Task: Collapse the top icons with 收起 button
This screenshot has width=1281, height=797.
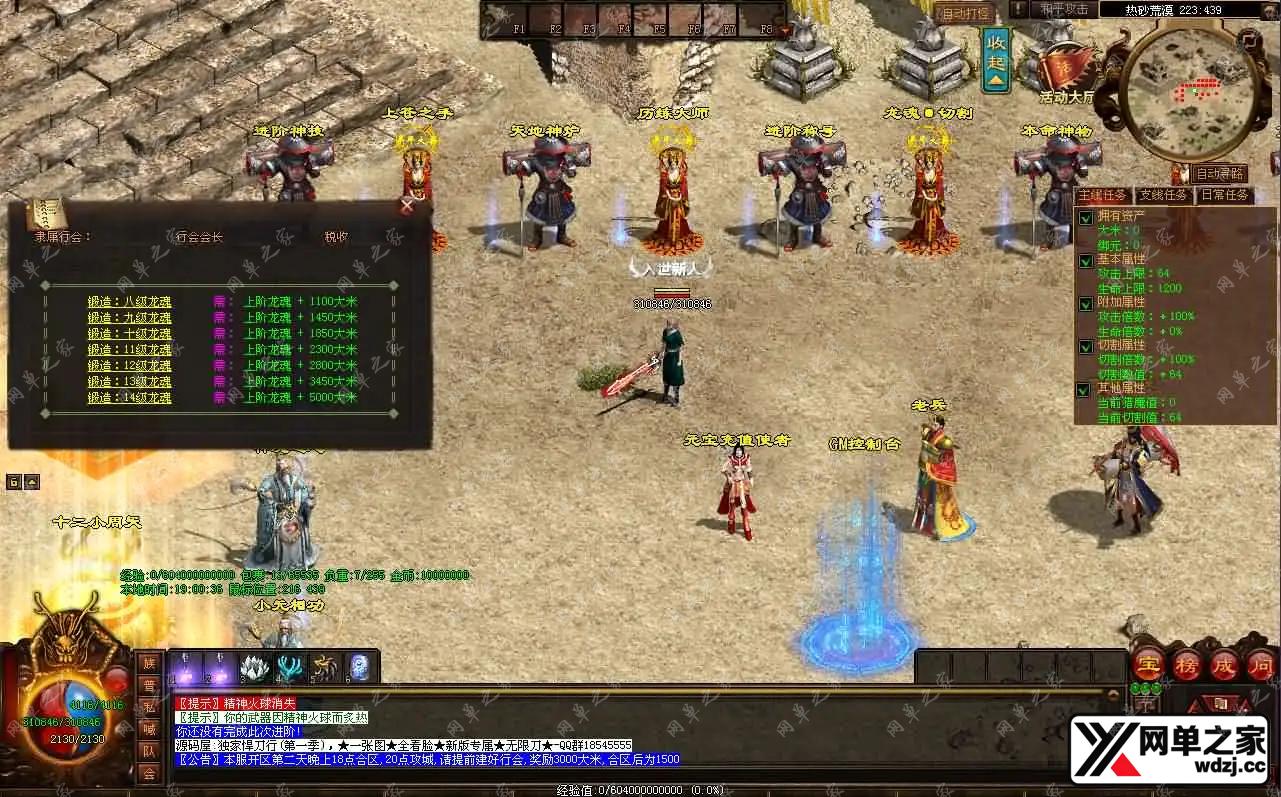Action: [x=996, y=59]
